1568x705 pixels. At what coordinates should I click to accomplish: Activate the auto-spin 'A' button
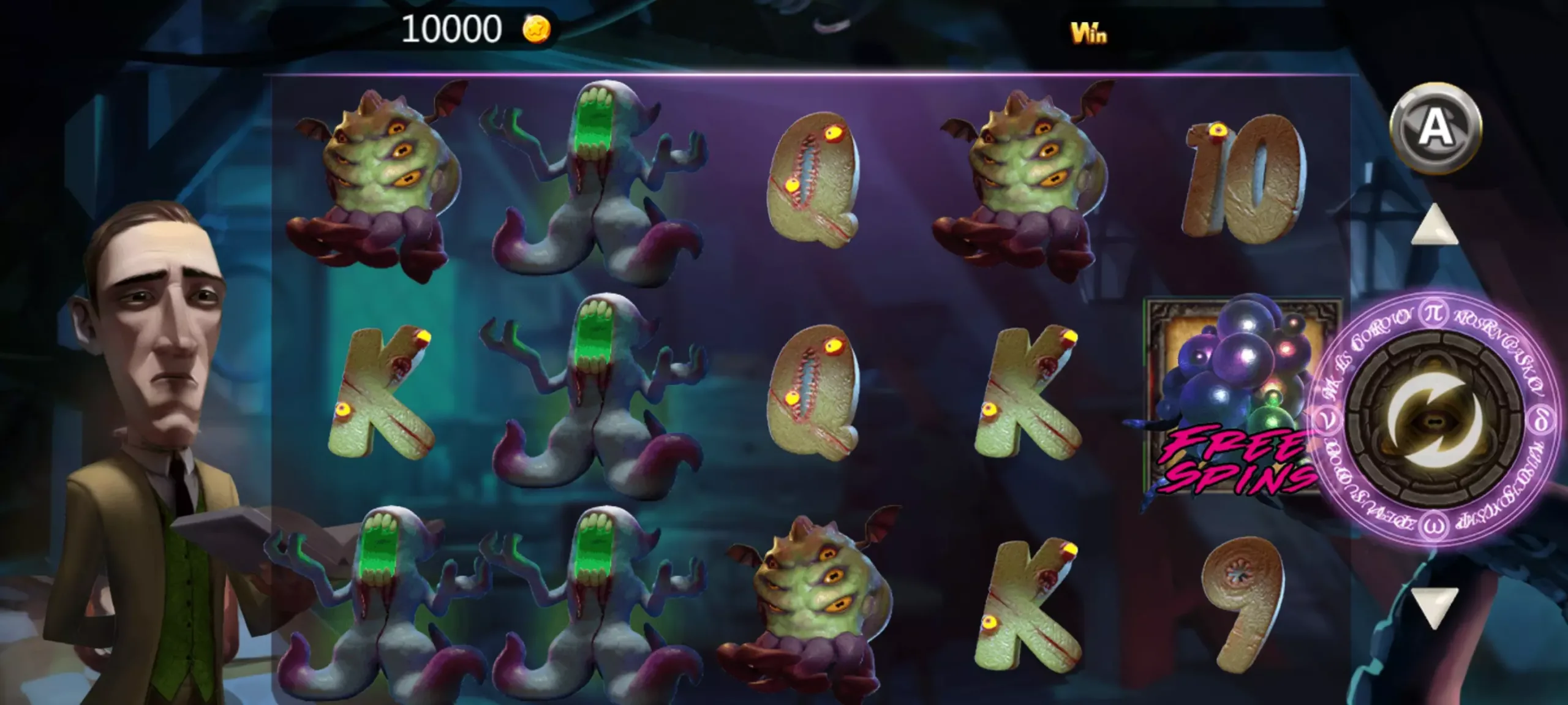click(1435, 128)
